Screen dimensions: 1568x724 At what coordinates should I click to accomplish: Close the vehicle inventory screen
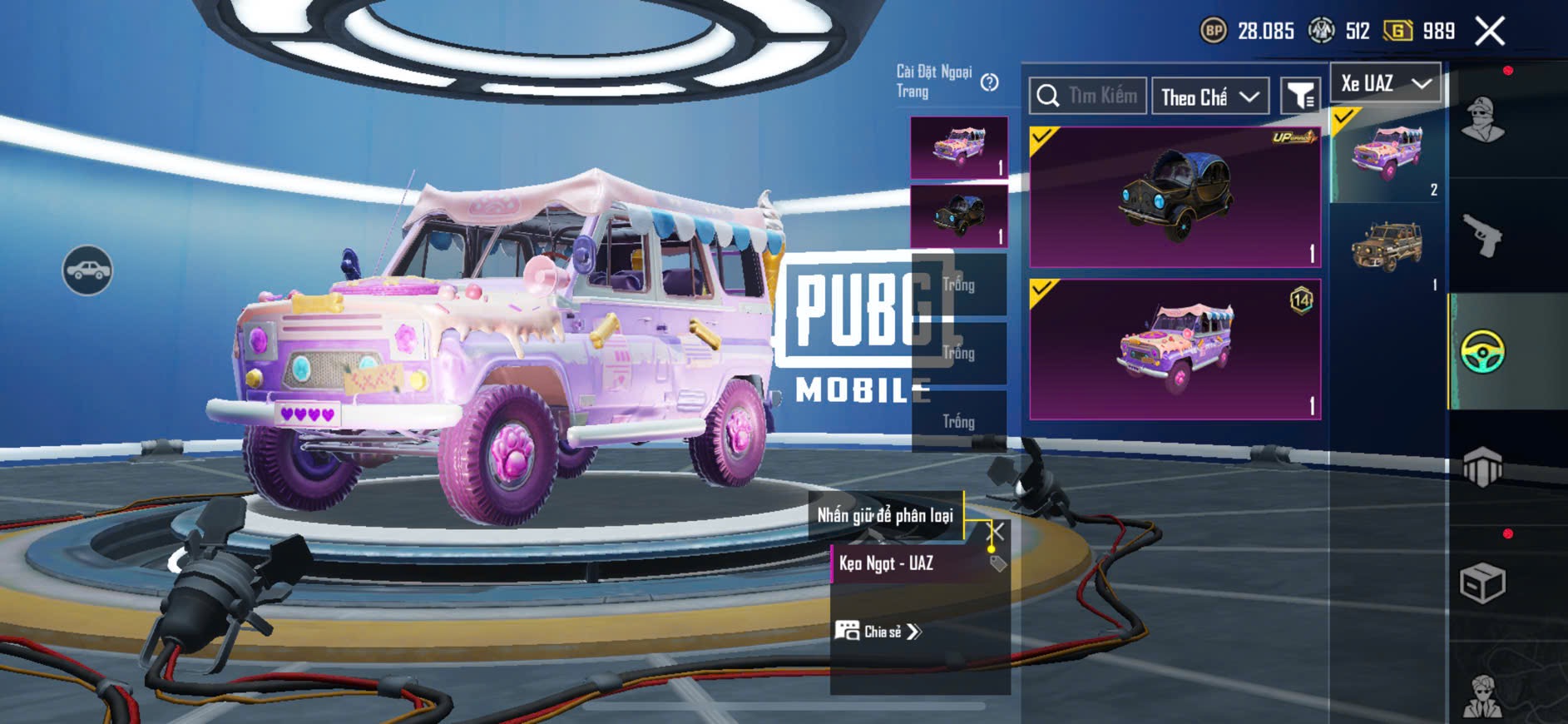pyautogui.click(x=1489, y=32)
